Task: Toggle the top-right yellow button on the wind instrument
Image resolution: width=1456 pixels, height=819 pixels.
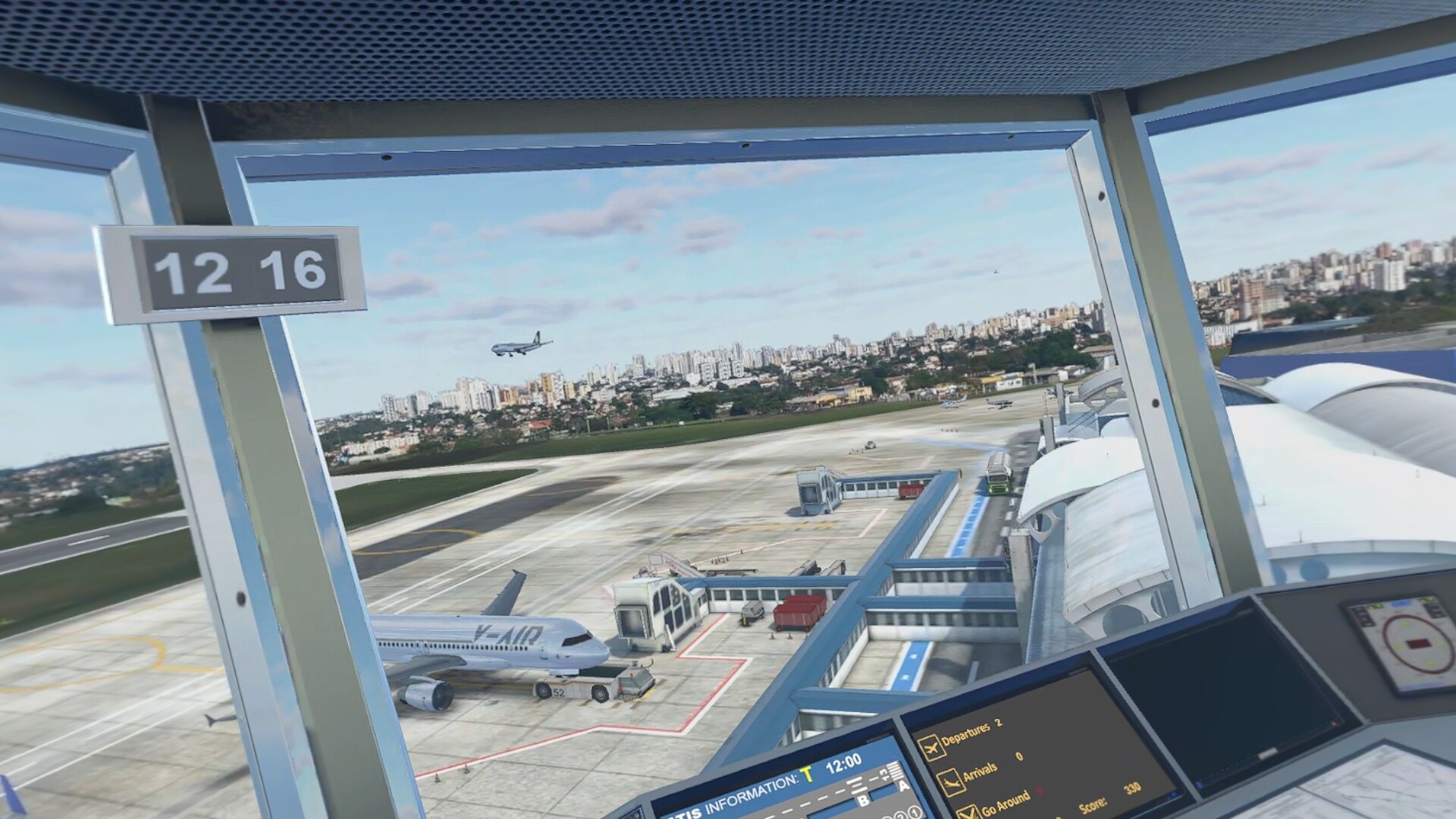Action: click(x=1429, y=599)
